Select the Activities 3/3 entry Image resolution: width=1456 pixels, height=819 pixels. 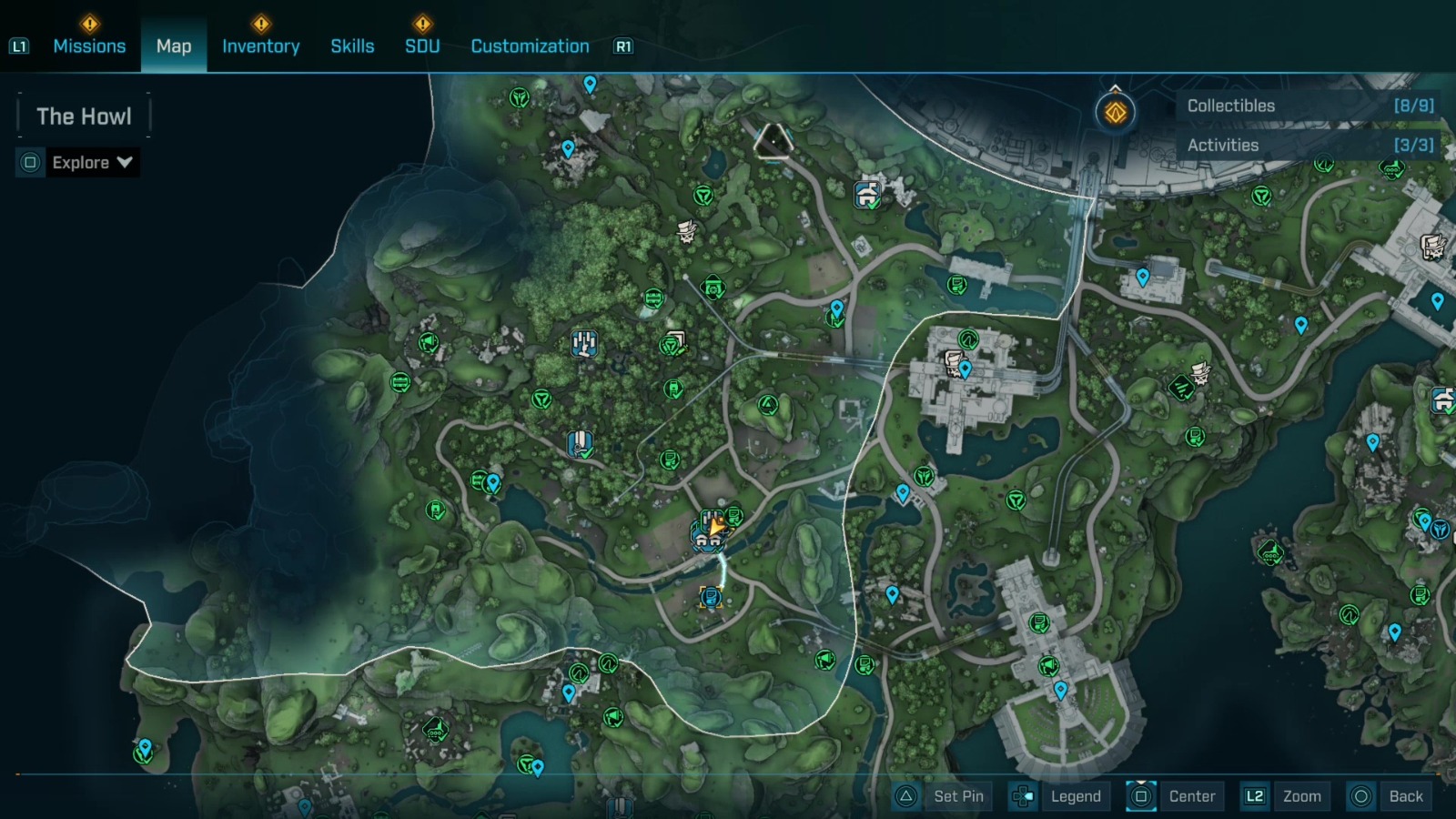tap(1308, 145)
